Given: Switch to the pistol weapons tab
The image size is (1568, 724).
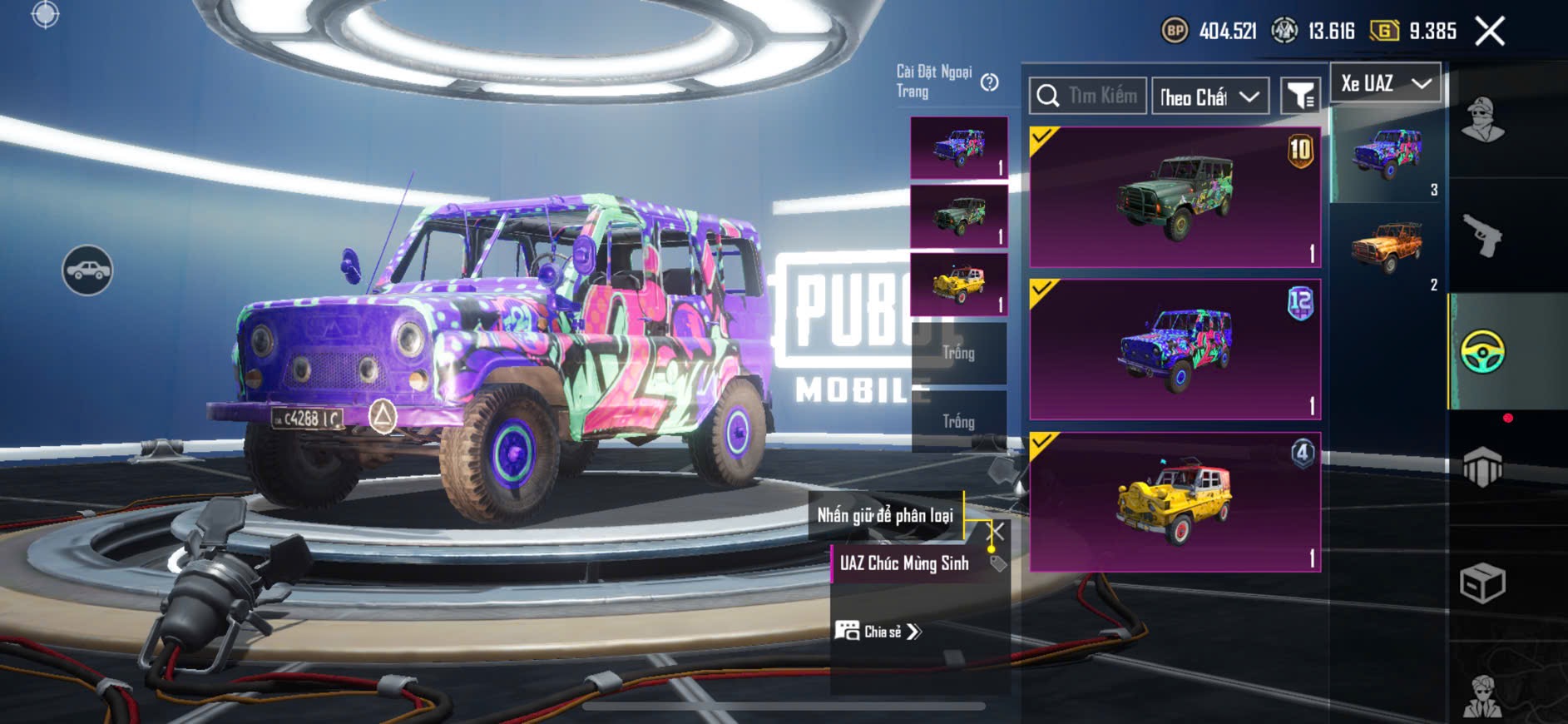Looking at the screenshot, I should [1482, 236].
